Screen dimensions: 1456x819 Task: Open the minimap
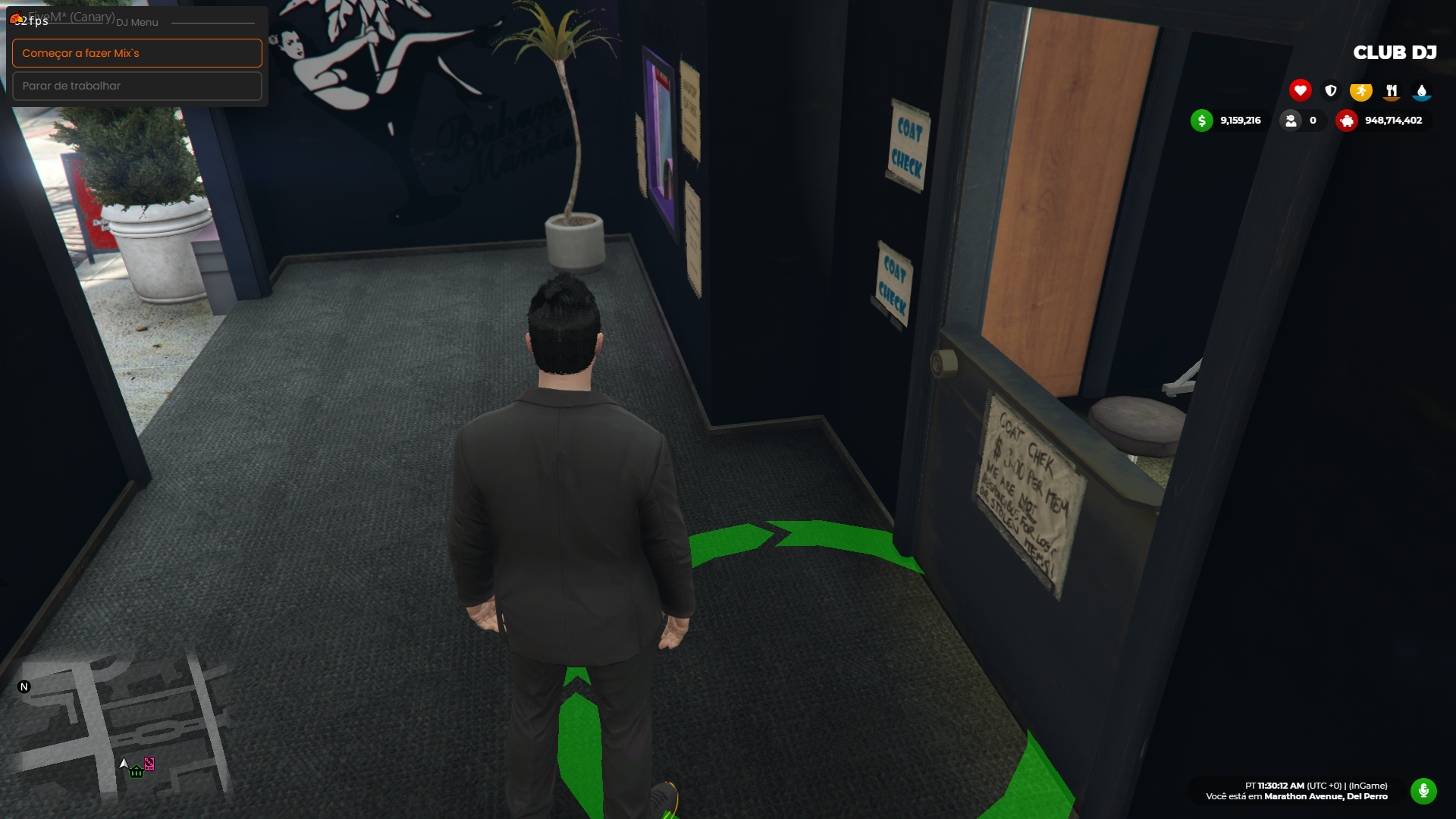[x=121, y=728]
